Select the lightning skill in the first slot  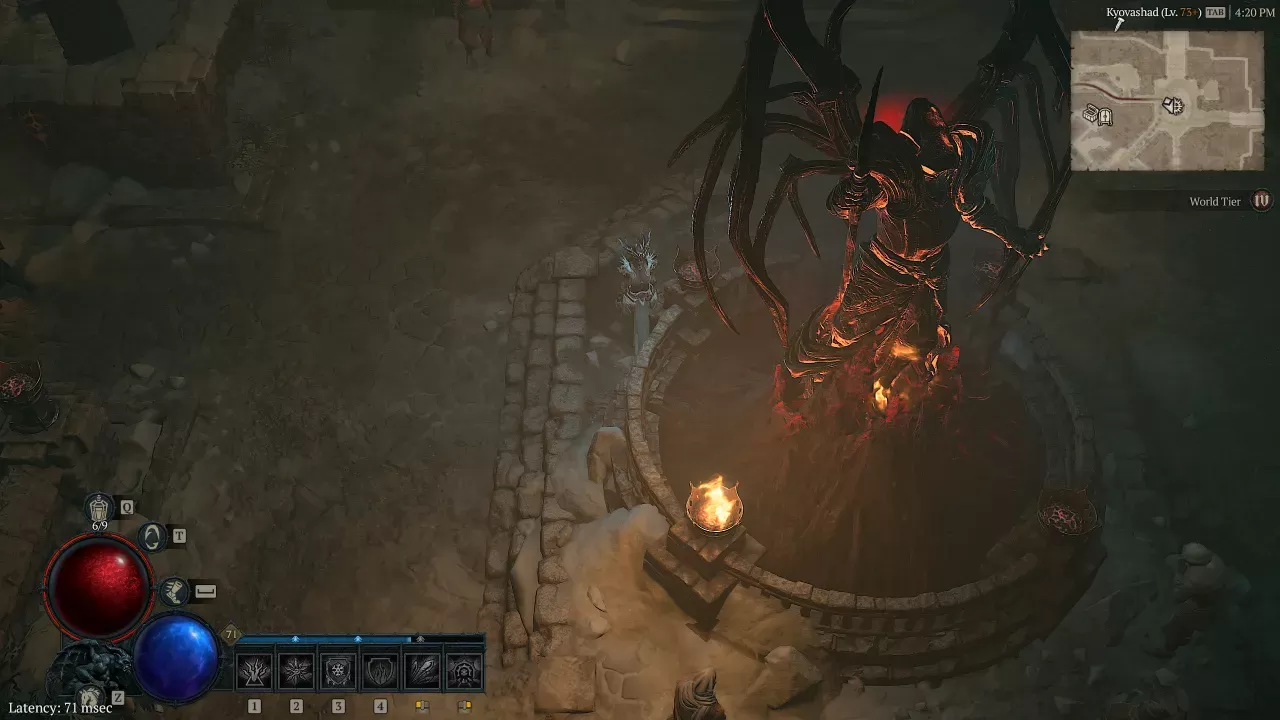[254, 669]
